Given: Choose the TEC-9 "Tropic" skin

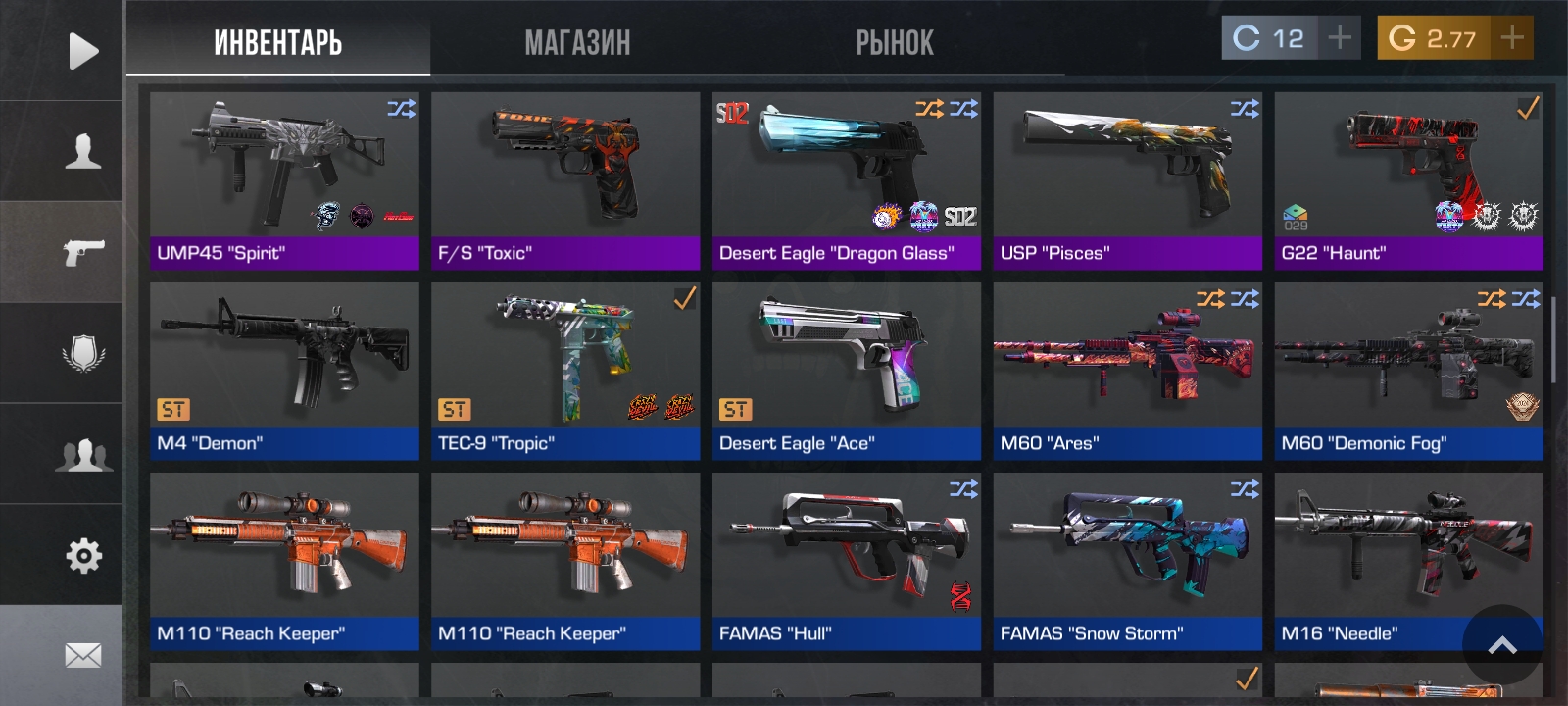Looking at the screenshot, I should click(x=565, y=371).
